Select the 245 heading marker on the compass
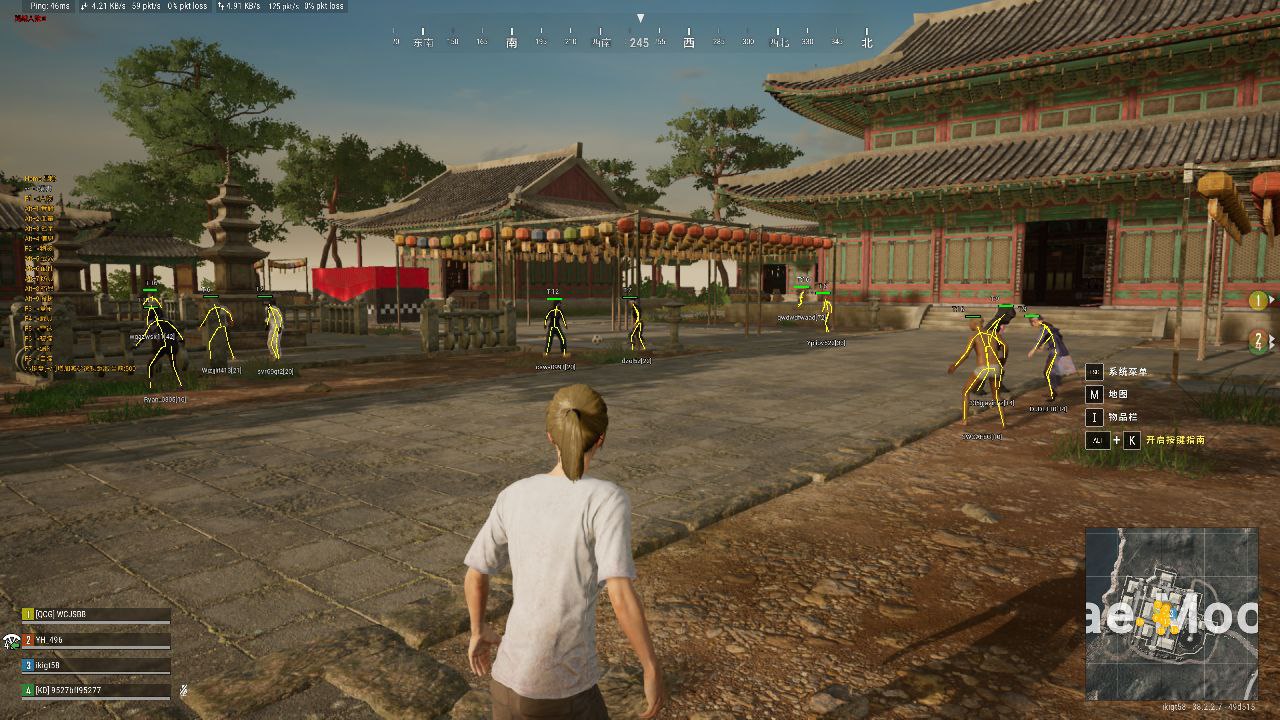1280x720 pixels. click(x=640, y=43)
